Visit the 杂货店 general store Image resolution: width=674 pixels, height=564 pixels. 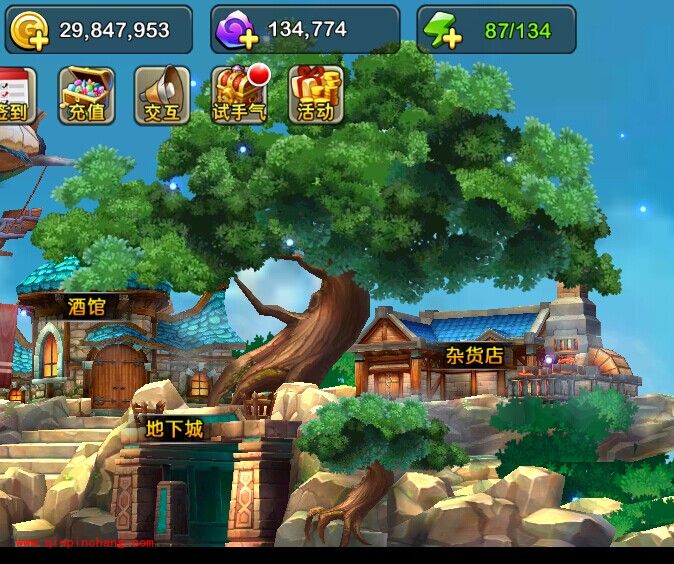click(x=473, y=358)
